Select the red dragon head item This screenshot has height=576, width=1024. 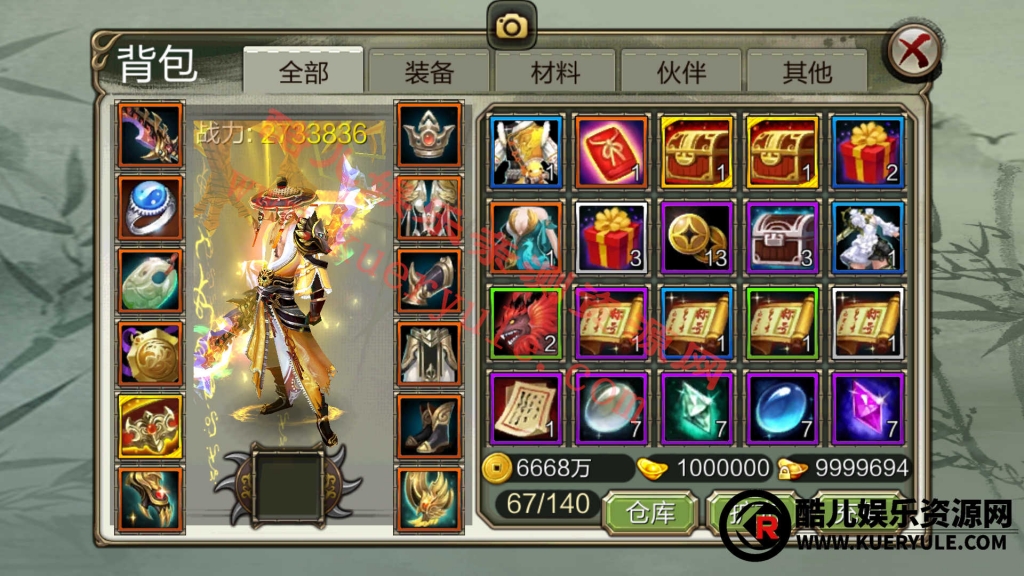tap(526, 323)
